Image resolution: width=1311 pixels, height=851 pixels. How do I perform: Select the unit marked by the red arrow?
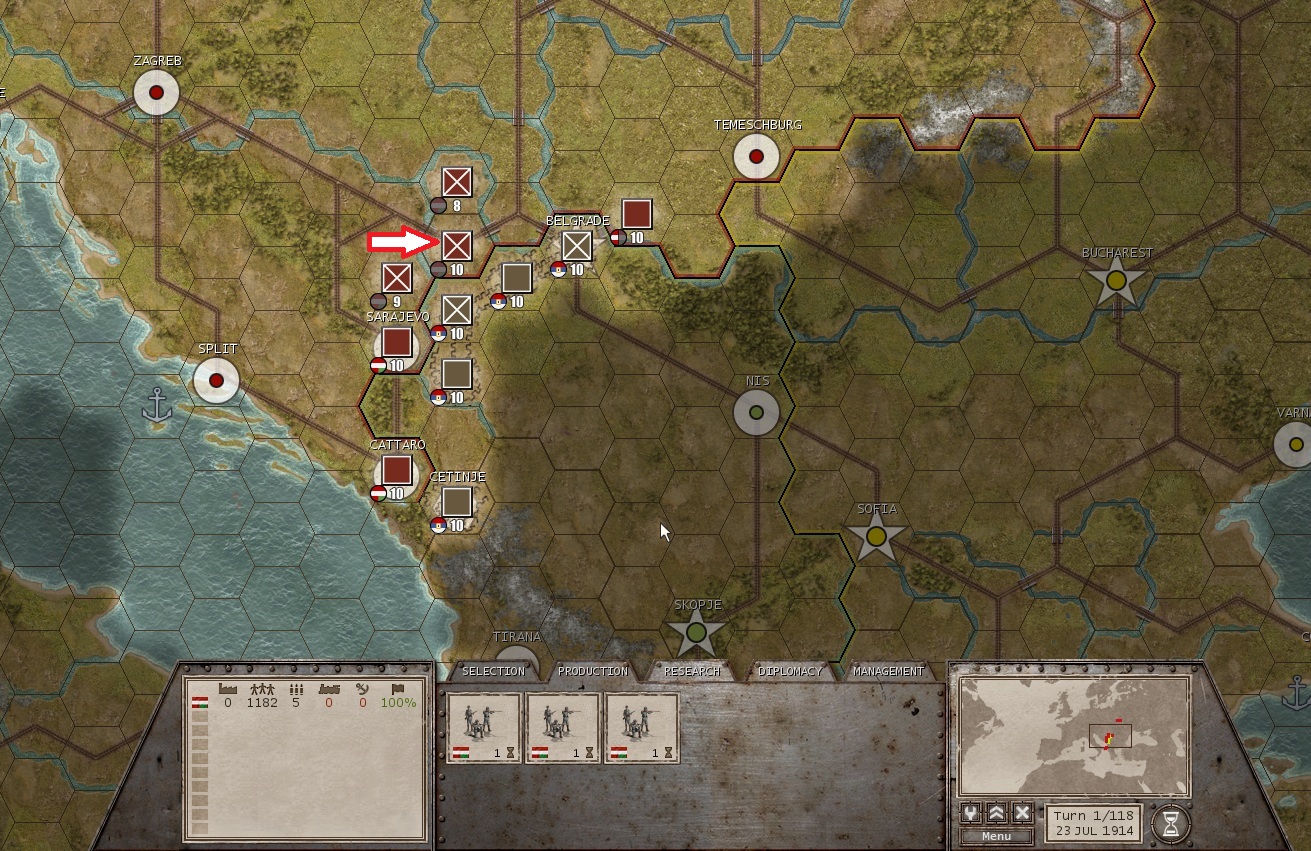coord(456,243)
